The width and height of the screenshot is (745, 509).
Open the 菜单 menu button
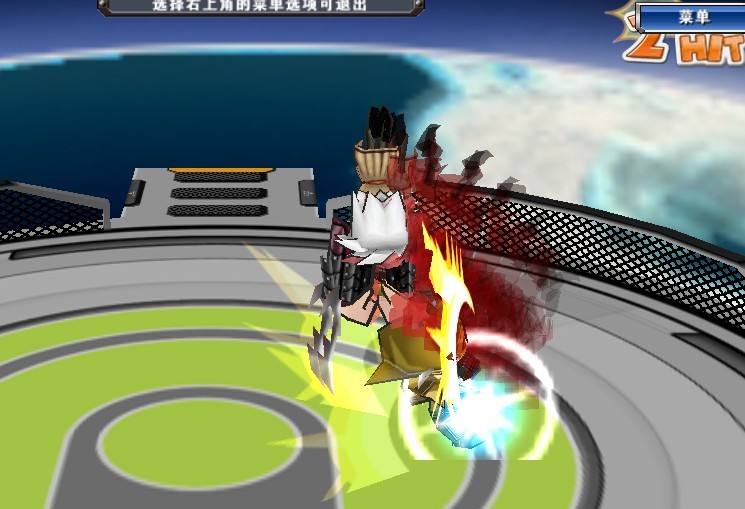pyautogui.click(x=692, y=17)
